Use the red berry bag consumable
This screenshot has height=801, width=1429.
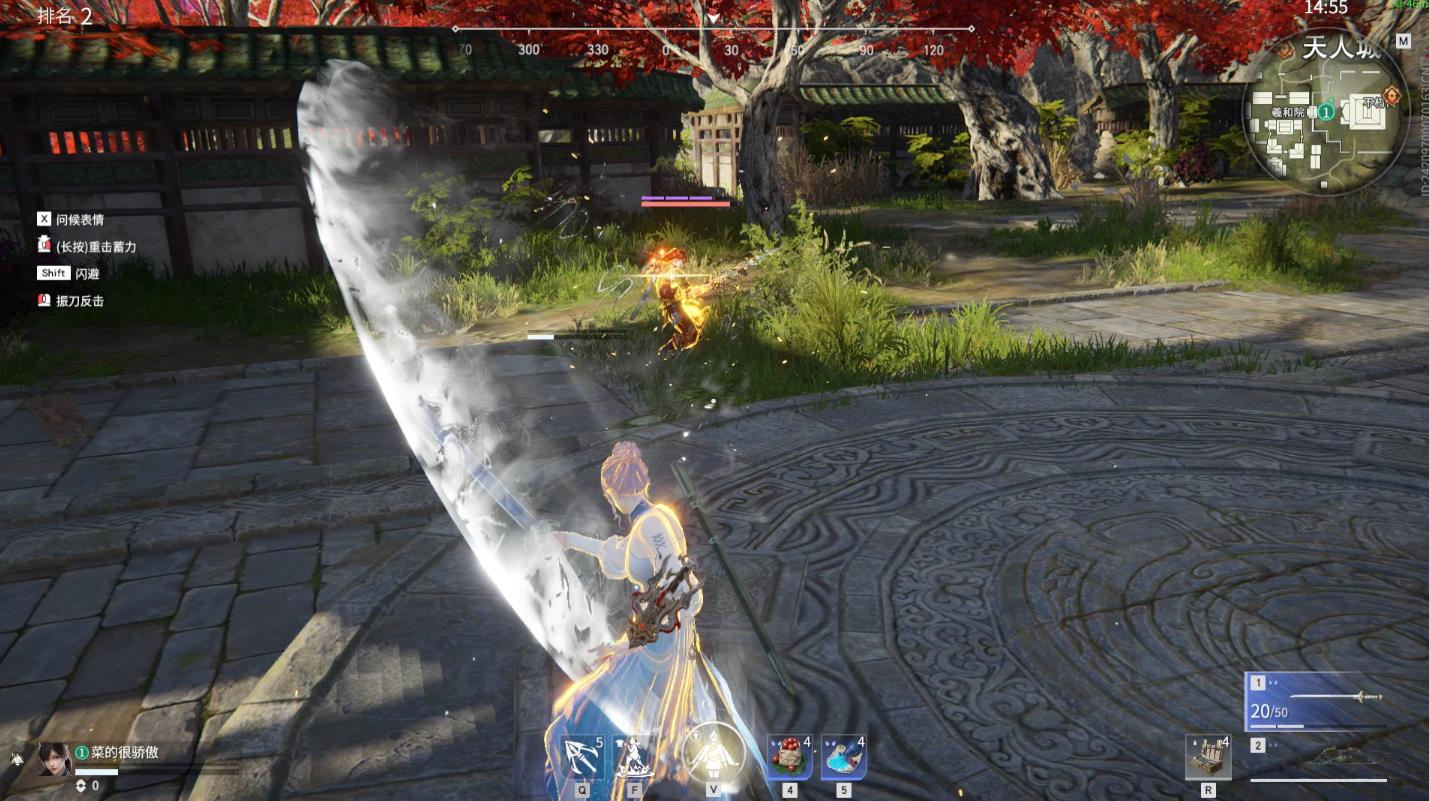(x=789, y=757)
